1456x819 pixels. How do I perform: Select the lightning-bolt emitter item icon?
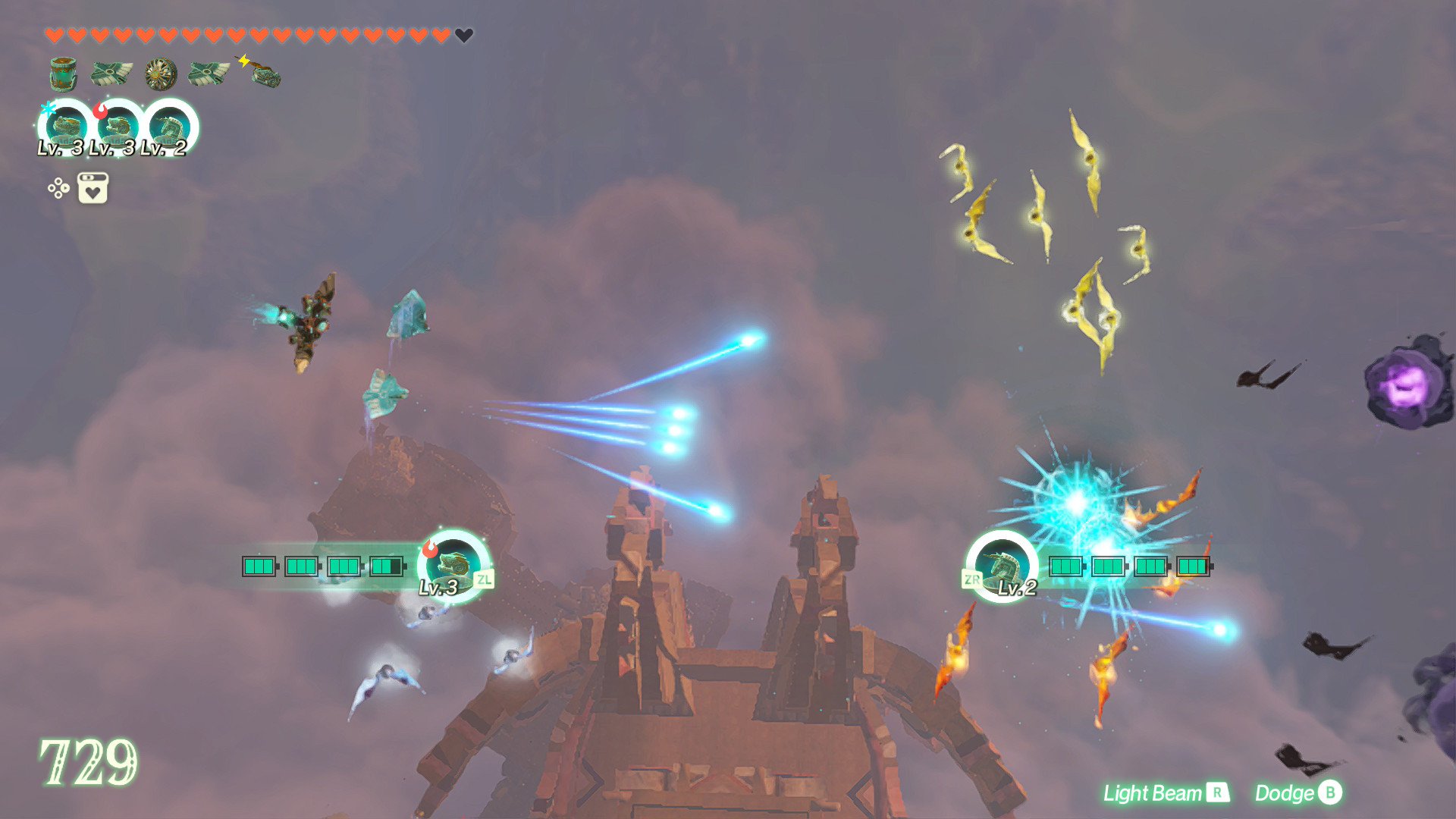point(262,73)
